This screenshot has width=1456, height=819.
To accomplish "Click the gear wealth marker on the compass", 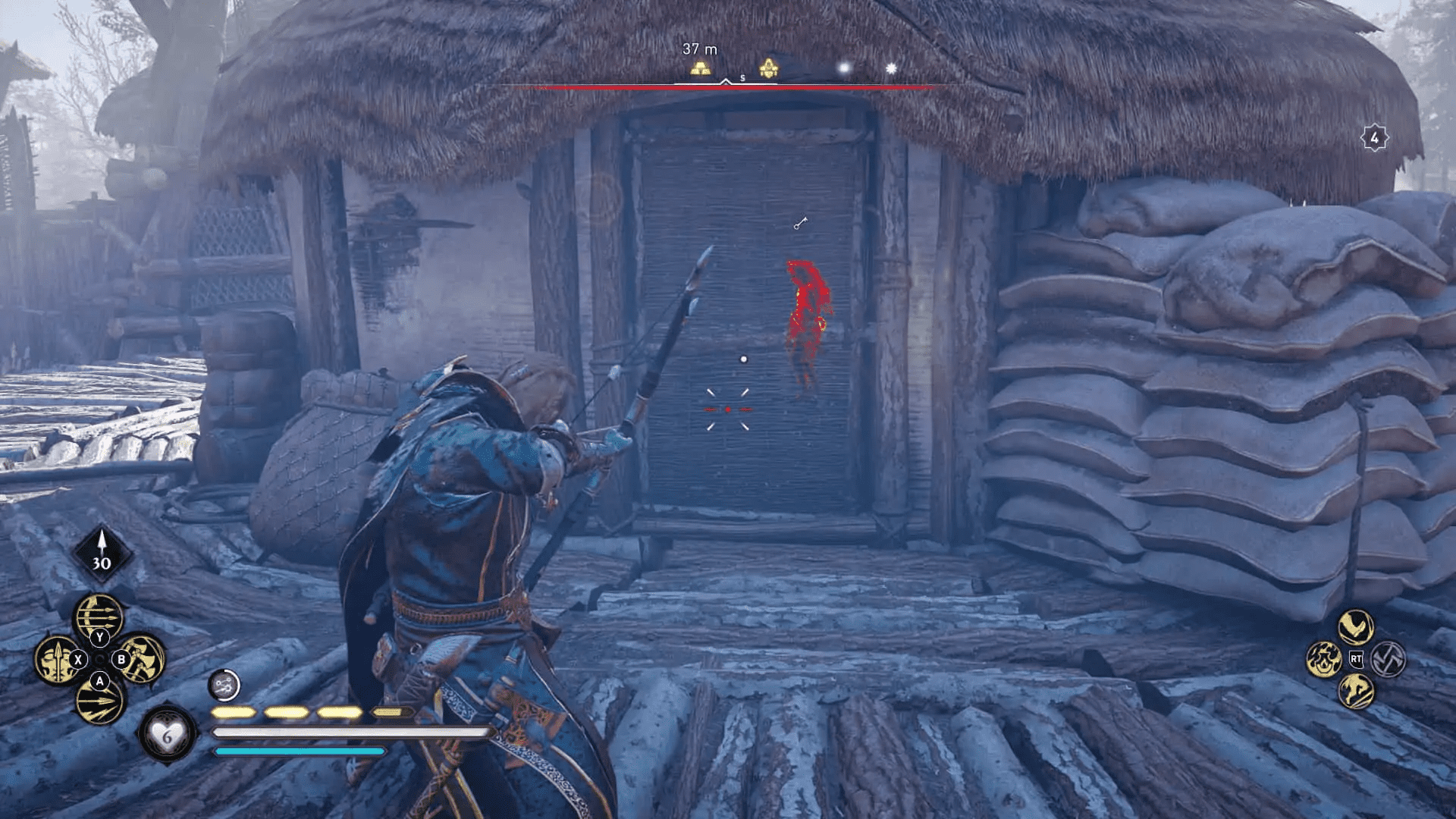I will coord(768,67).
